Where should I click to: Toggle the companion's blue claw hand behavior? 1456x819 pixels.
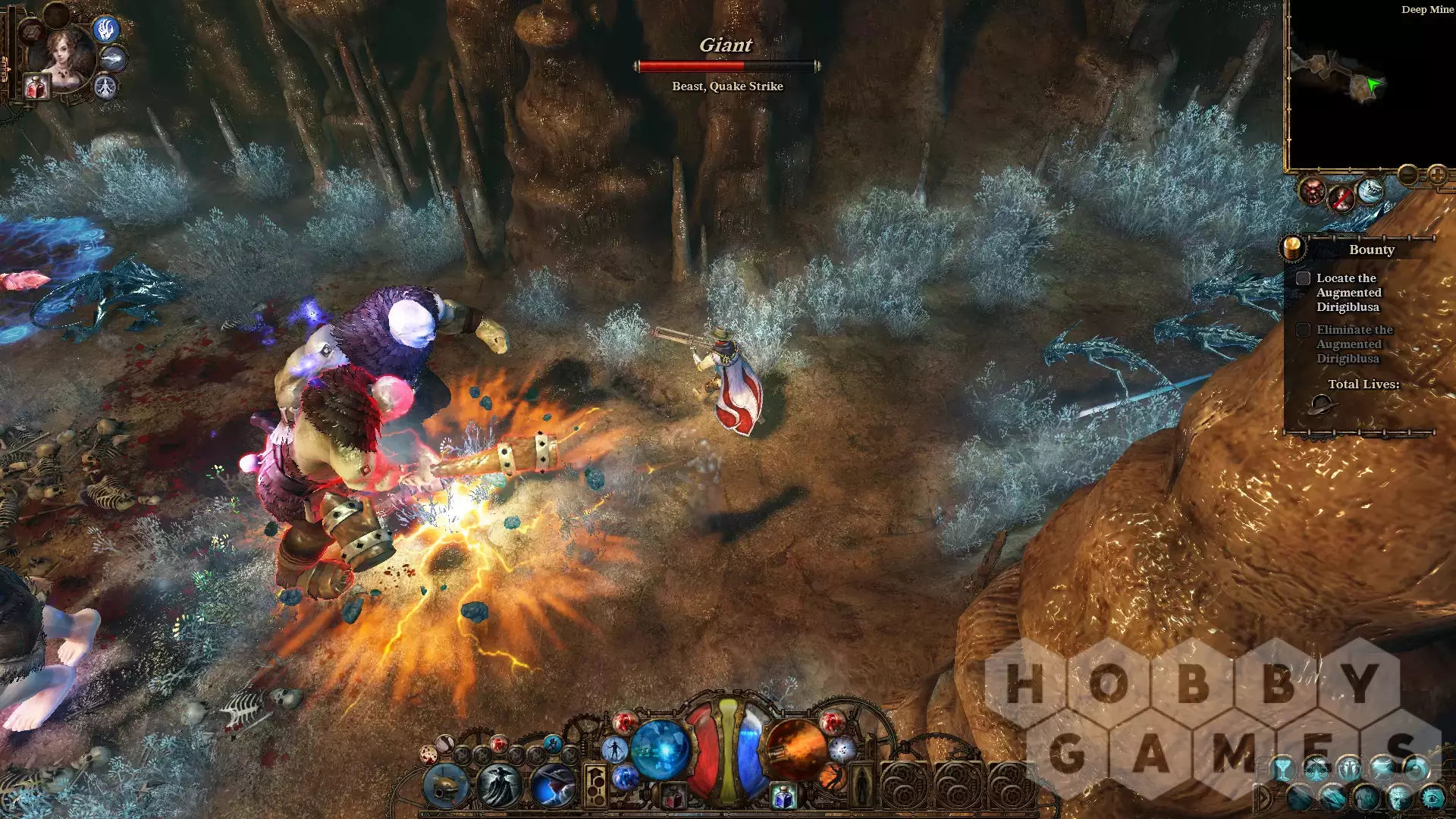pos(106,30)
